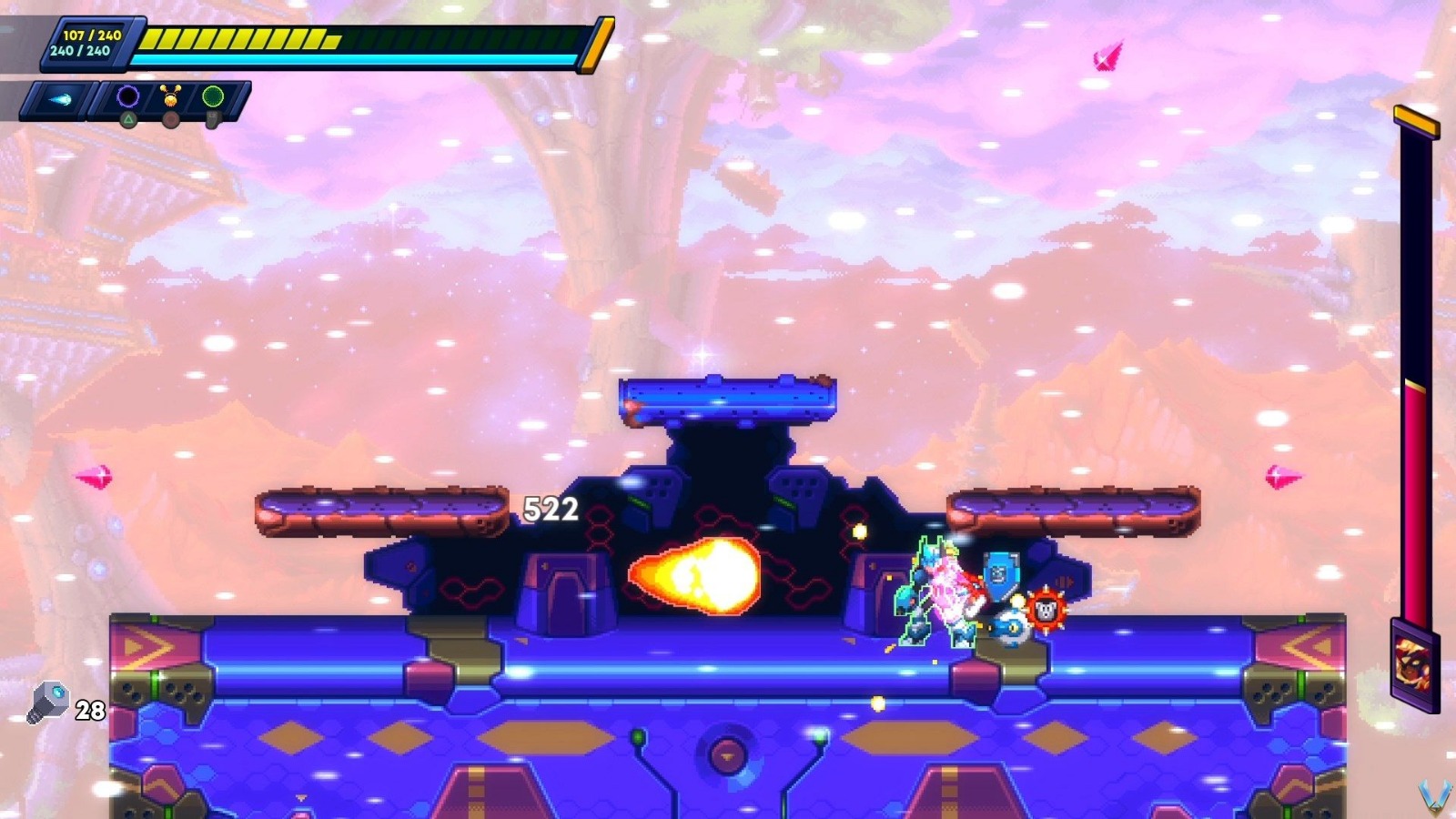Click the black hole ability icon
Viewport: 1456px width, 819px height.
(126, 96)
